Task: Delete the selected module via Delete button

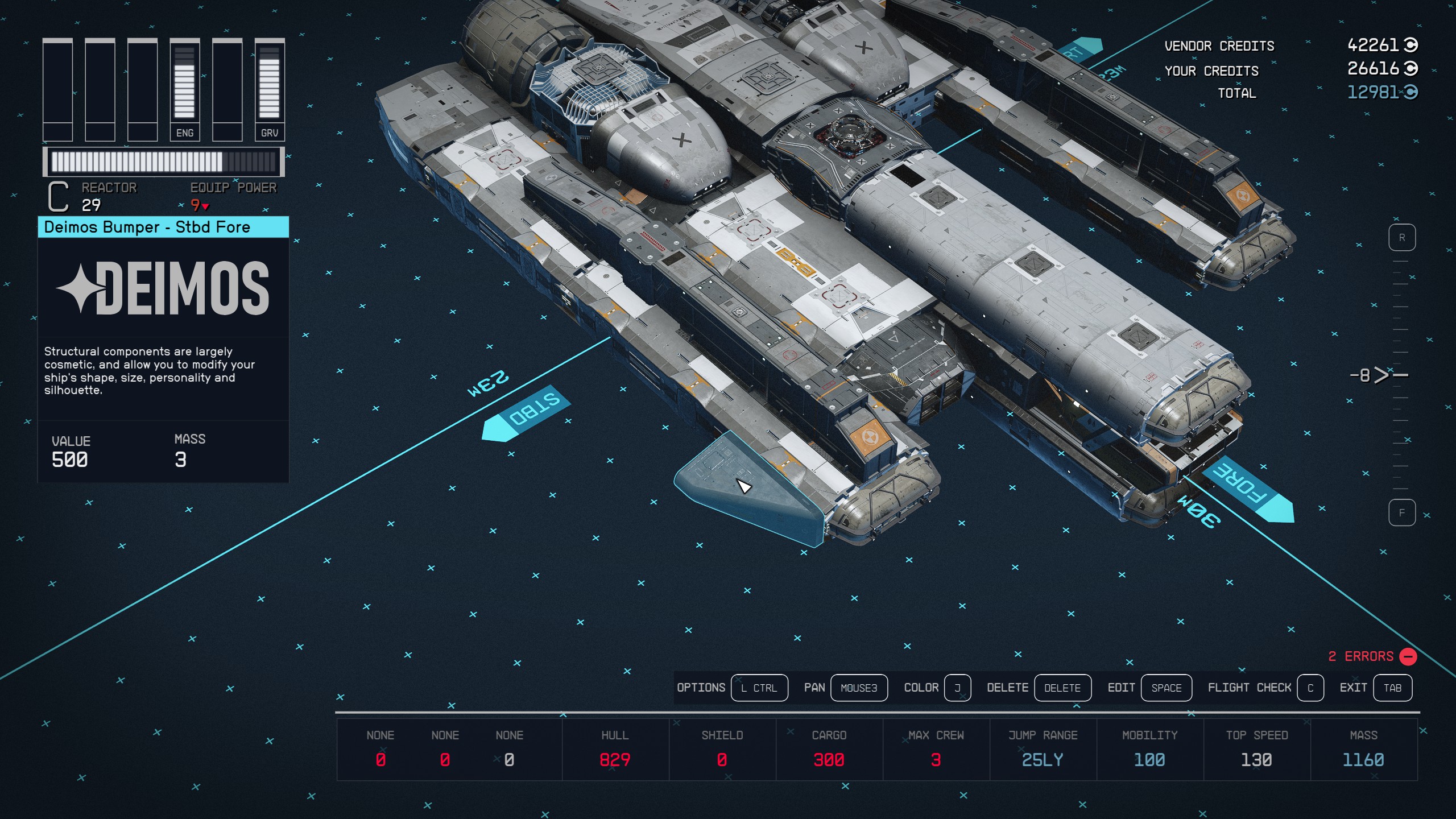Action: click(x=1062, y=688)
